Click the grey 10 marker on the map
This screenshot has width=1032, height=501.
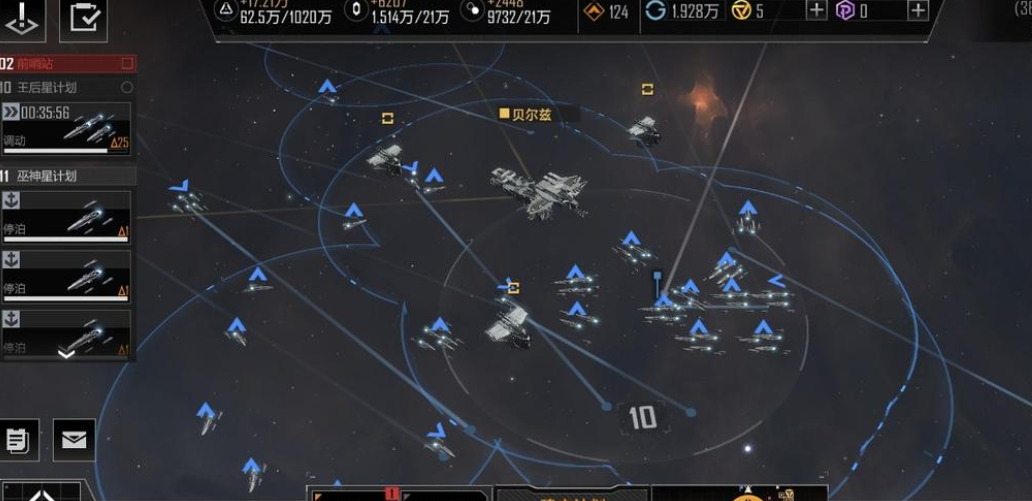click(642, 418)
